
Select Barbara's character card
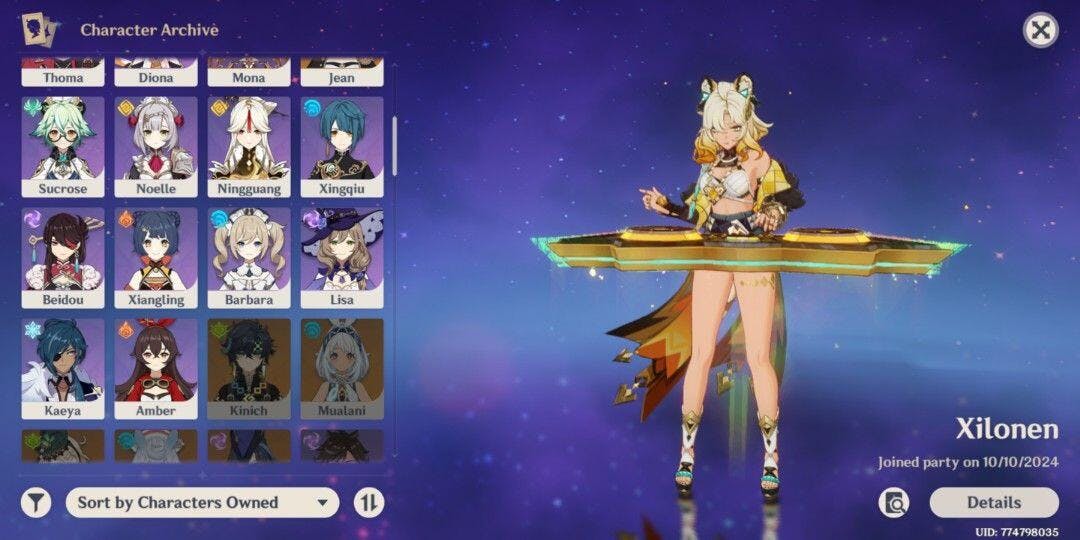[x=249, y=257]
